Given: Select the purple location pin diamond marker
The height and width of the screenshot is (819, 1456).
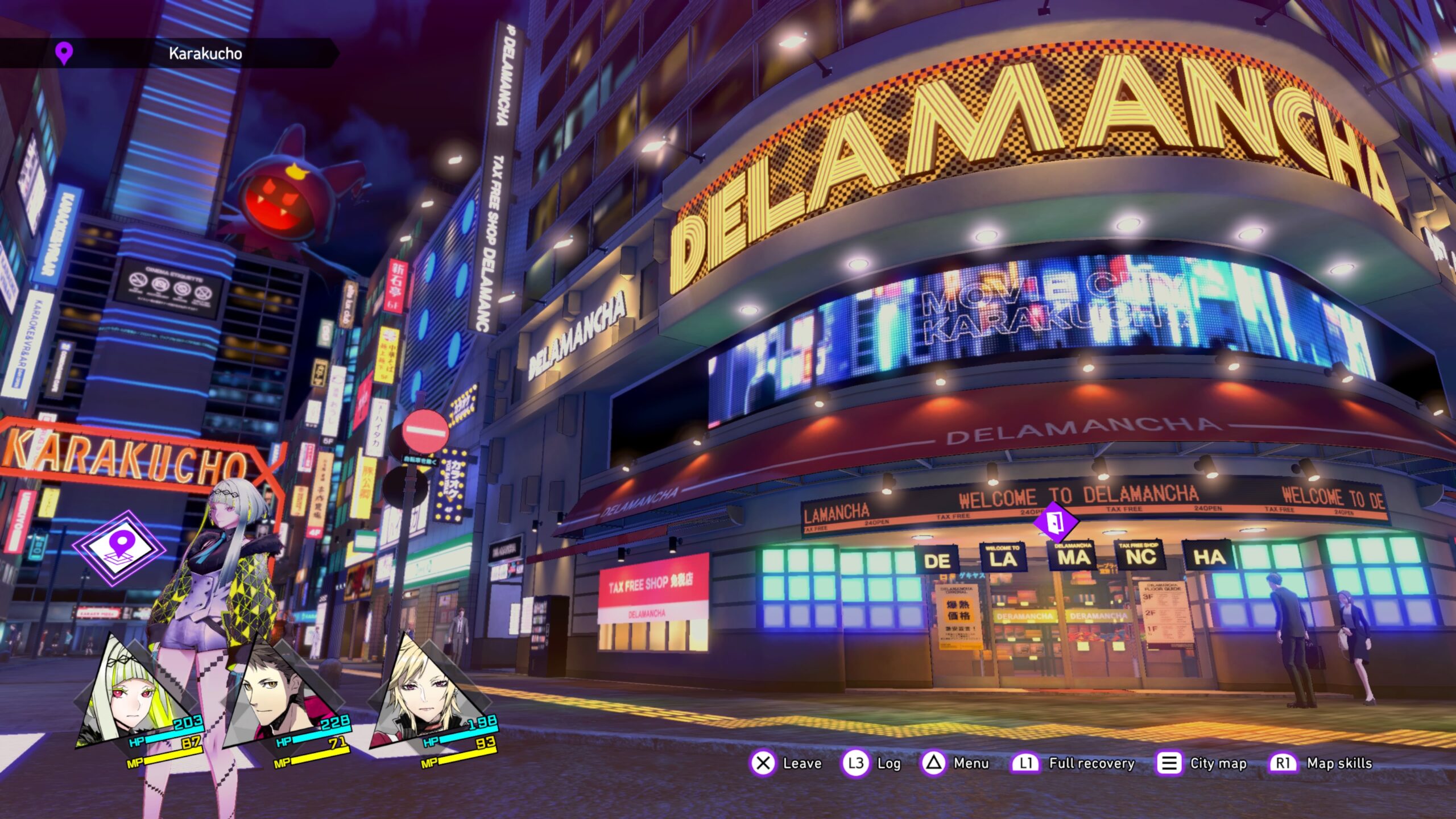Looking at the screenshot, I should click(x=119, y=547).
